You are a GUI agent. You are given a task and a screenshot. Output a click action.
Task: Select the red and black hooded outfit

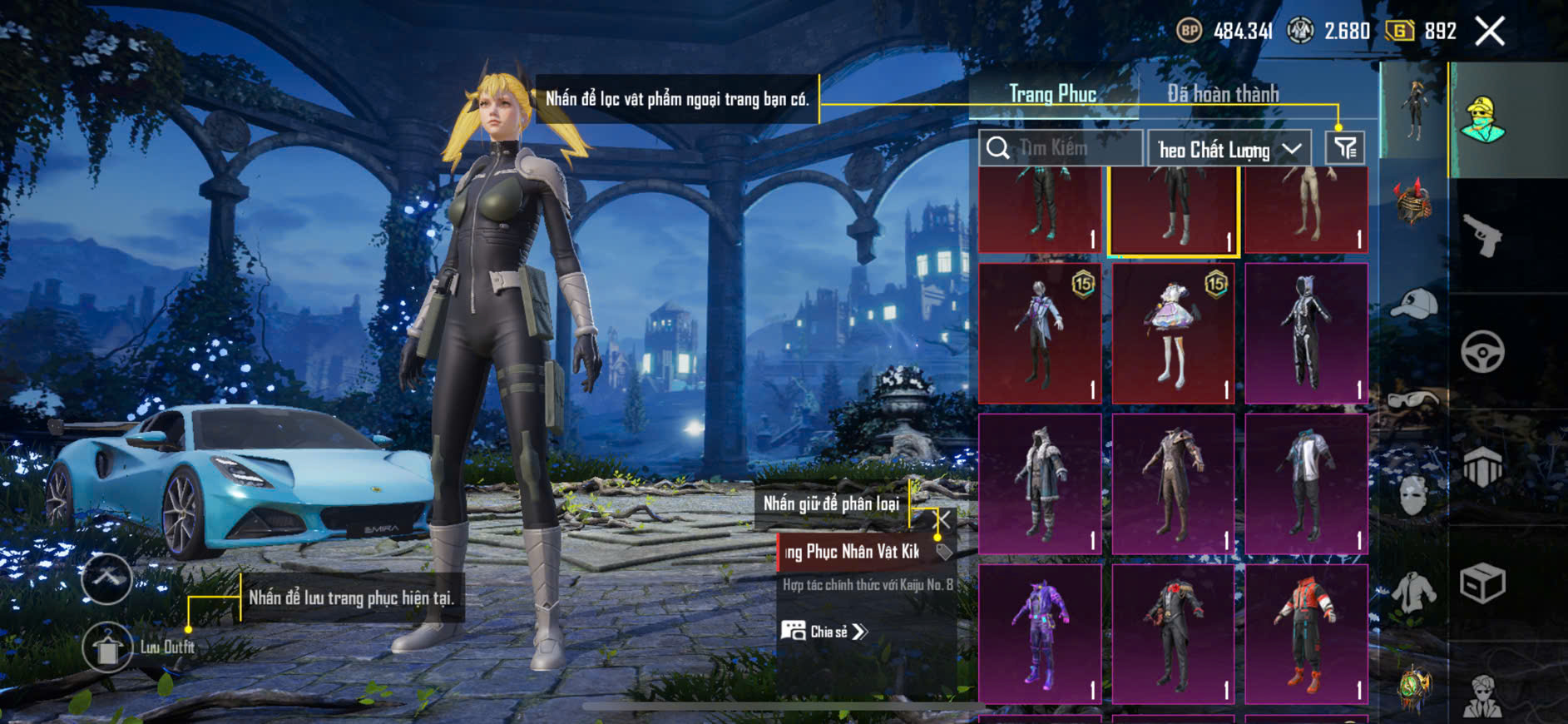tap(1306, 634)
